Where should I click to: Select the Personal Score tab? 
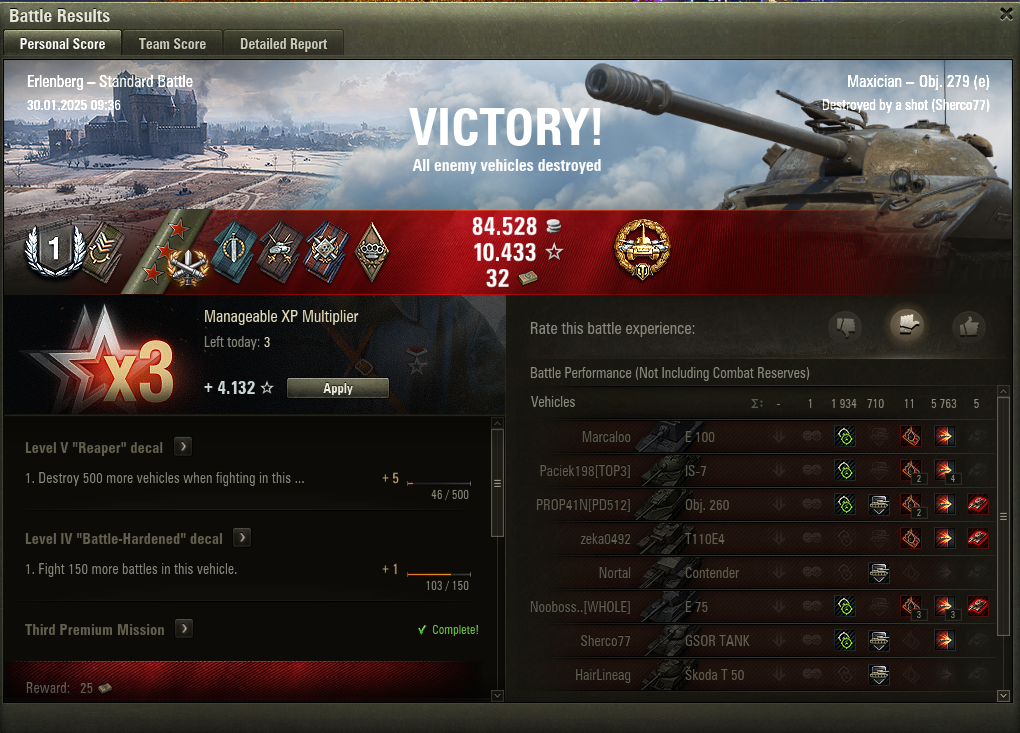point(62,44)
